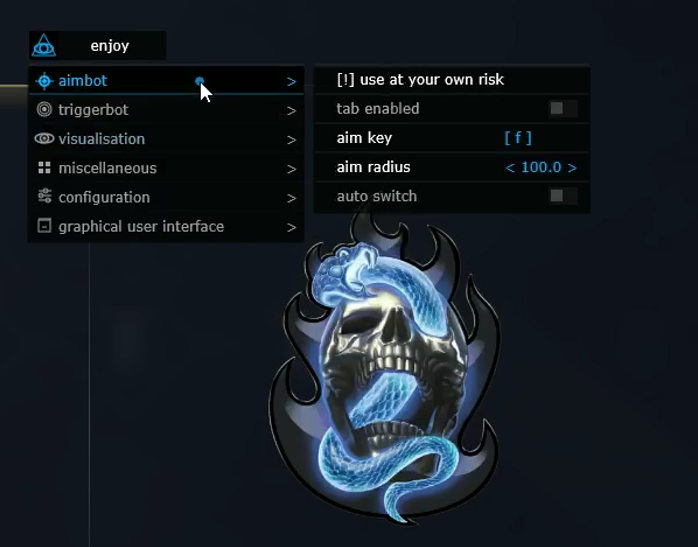The image size is (698, 547).
Task: Open the visualisation submenu
Action: click(101, 139)
